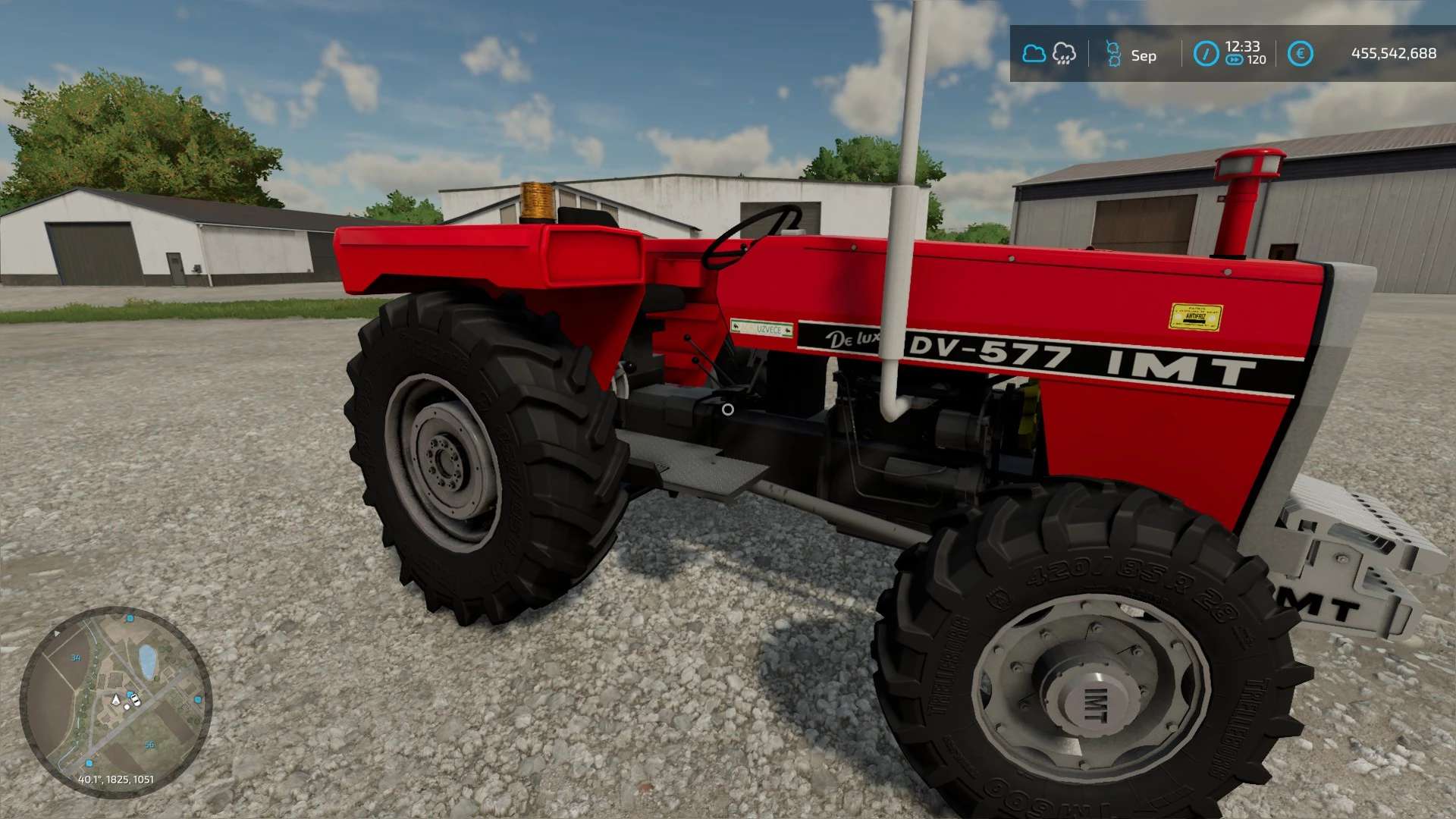Click the fast-forward arrows icon under the clock
The height and width of the screenshot is (819, 1456).
1235,59
